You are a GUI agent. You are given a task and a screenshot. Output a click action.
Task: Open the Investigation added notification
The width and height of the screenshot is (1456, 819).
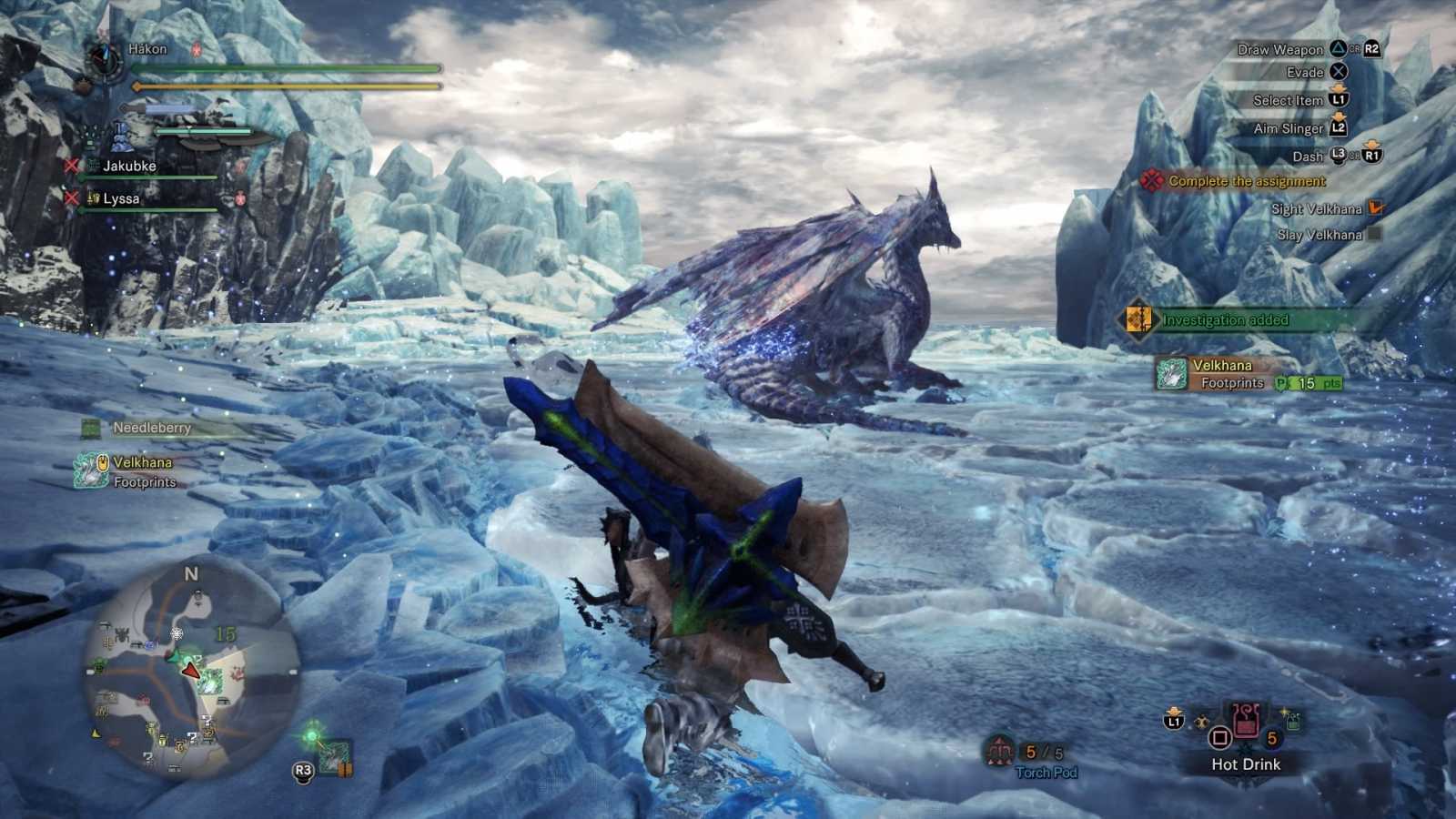pos(1224,320)
